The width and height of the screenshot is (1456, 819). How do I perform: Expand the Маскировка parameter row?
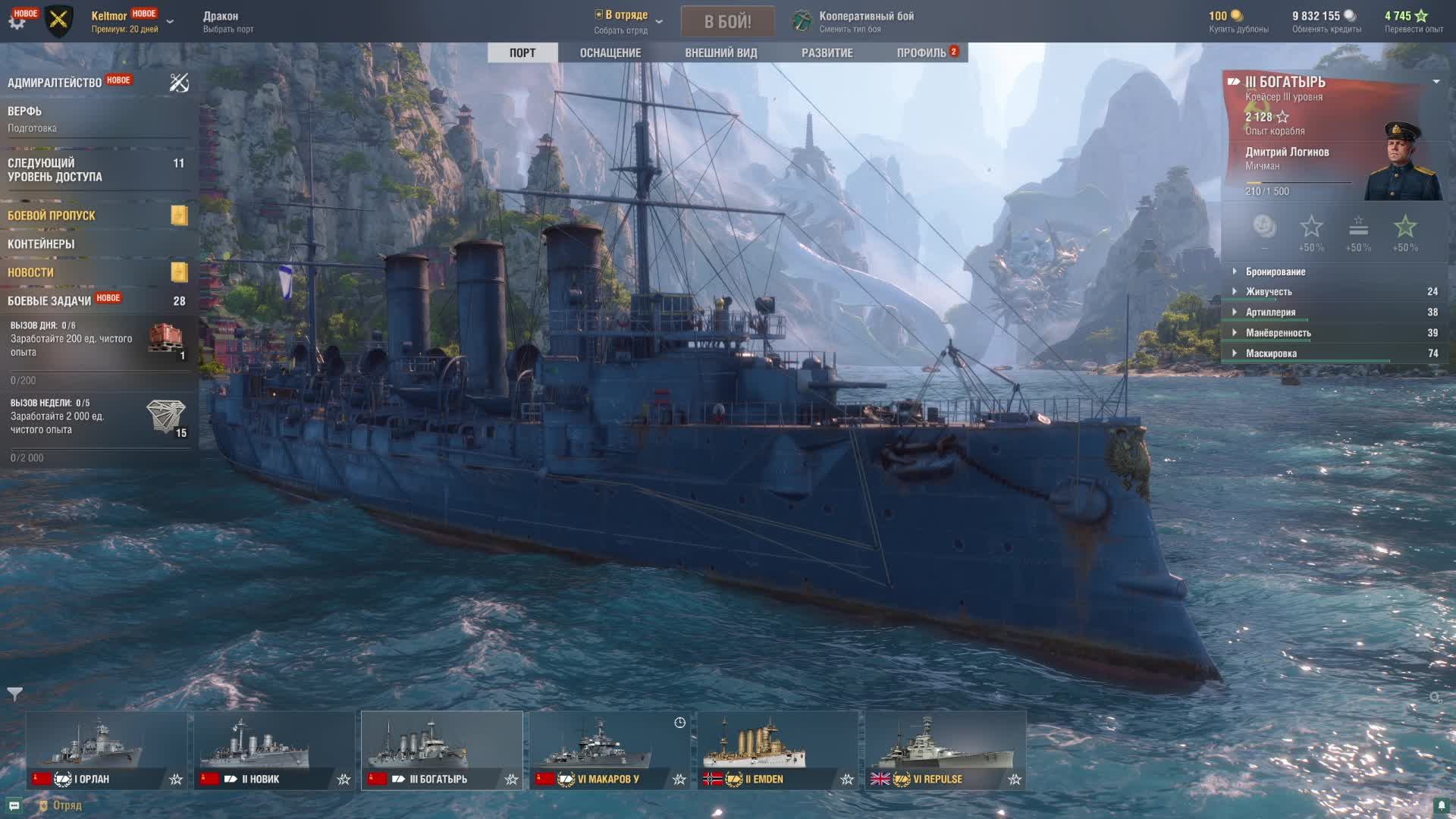[1271, 353]
